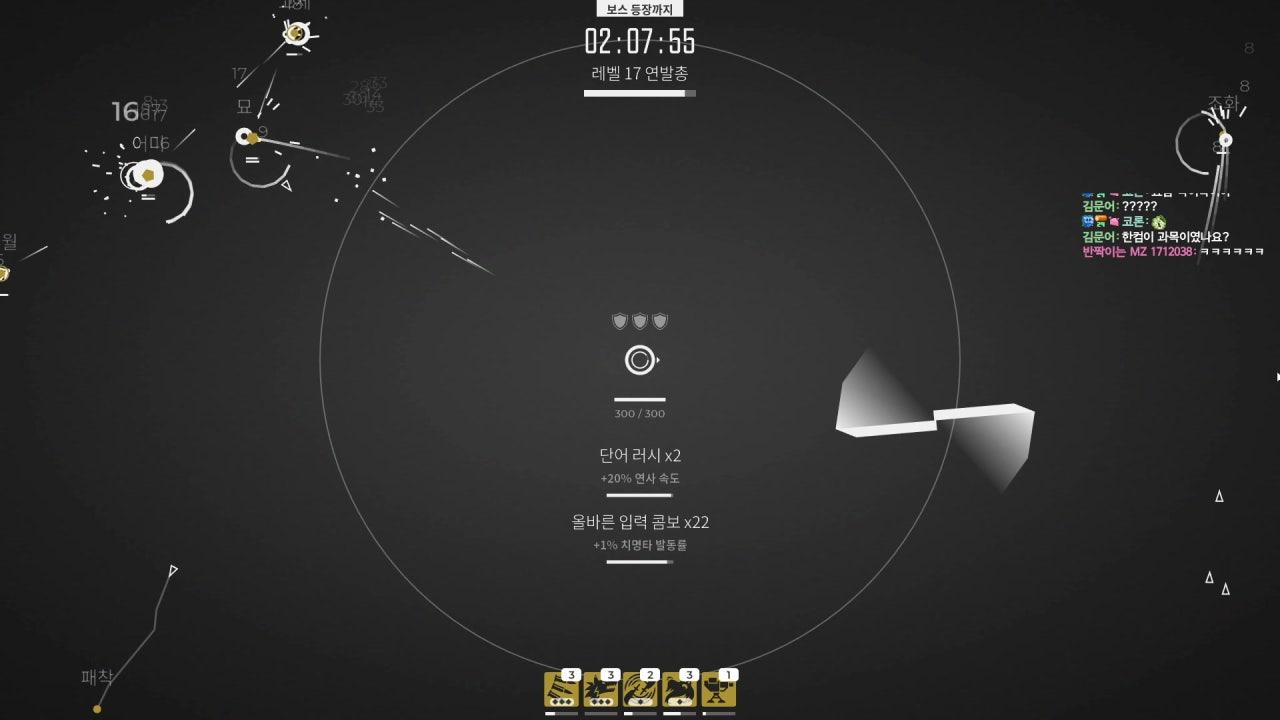Select the sentry turret skill icon
This screenshot has width=1280, height=720.
(x=719, y=690)
